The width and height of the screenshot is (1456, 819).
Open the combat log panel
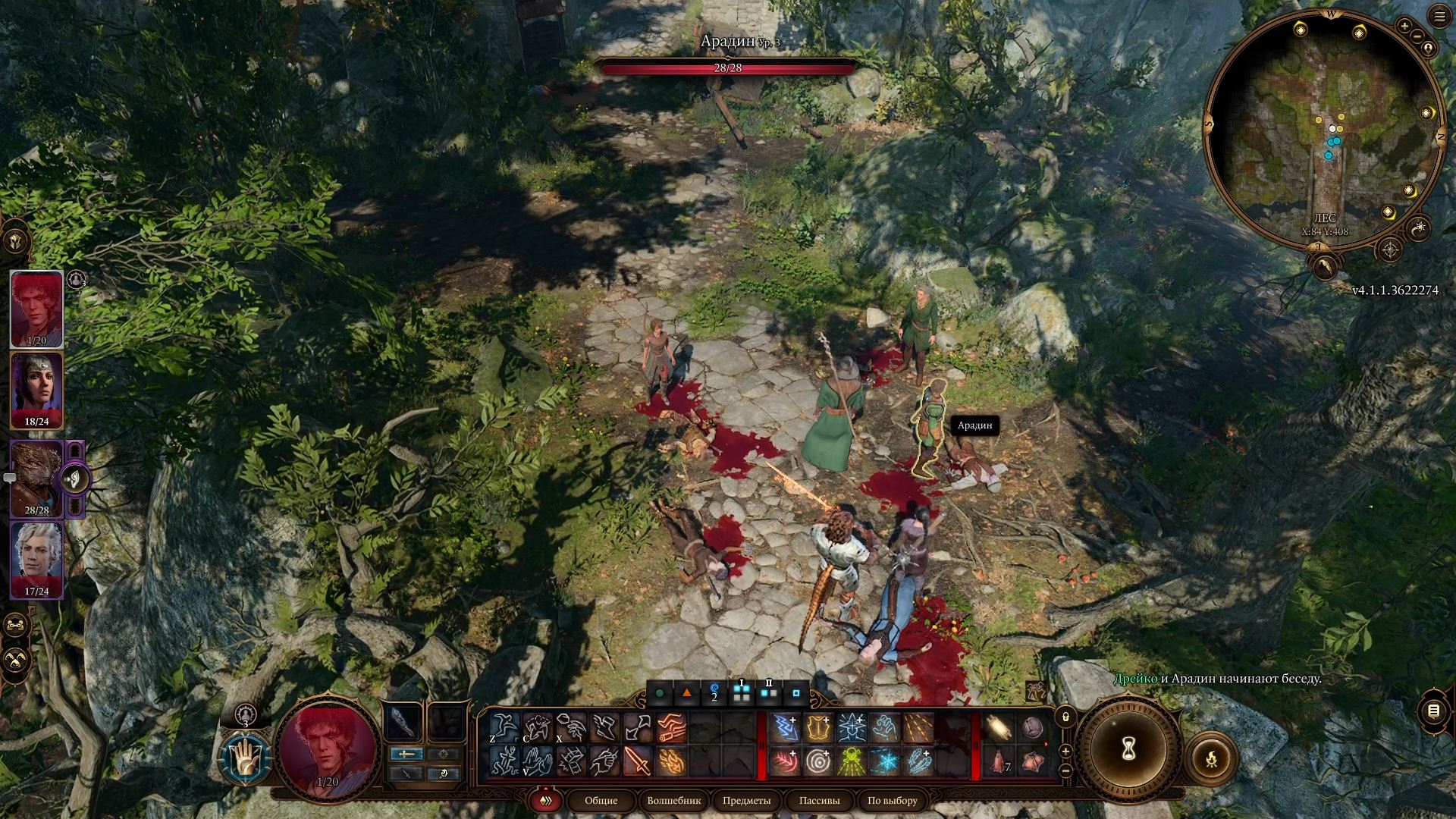(x=1433, y=711)
